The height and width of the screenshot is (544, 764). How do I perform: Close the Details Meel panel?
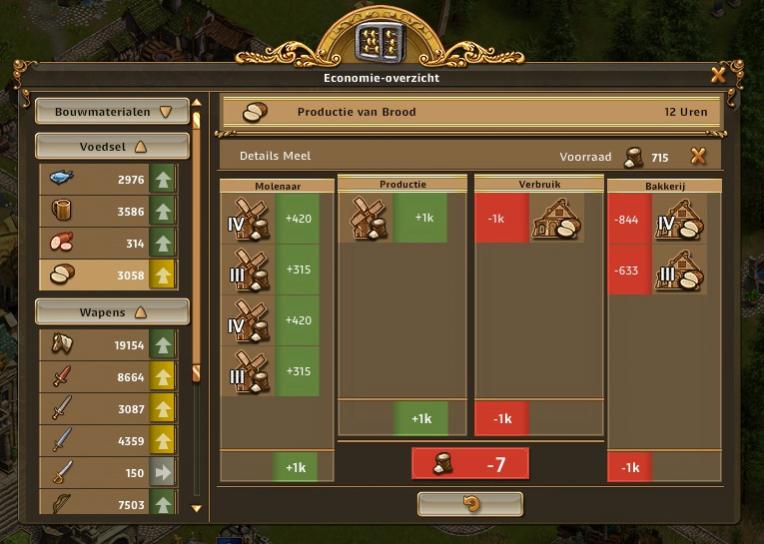(x=698, y=156)
